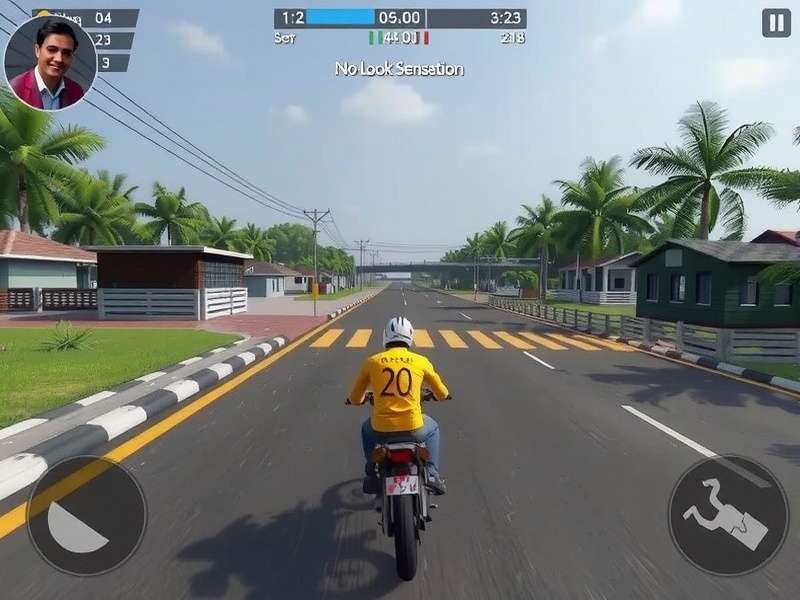Pause the game with the top-right button
Viewport: 800px width, 600px height.
pos(776,23)
